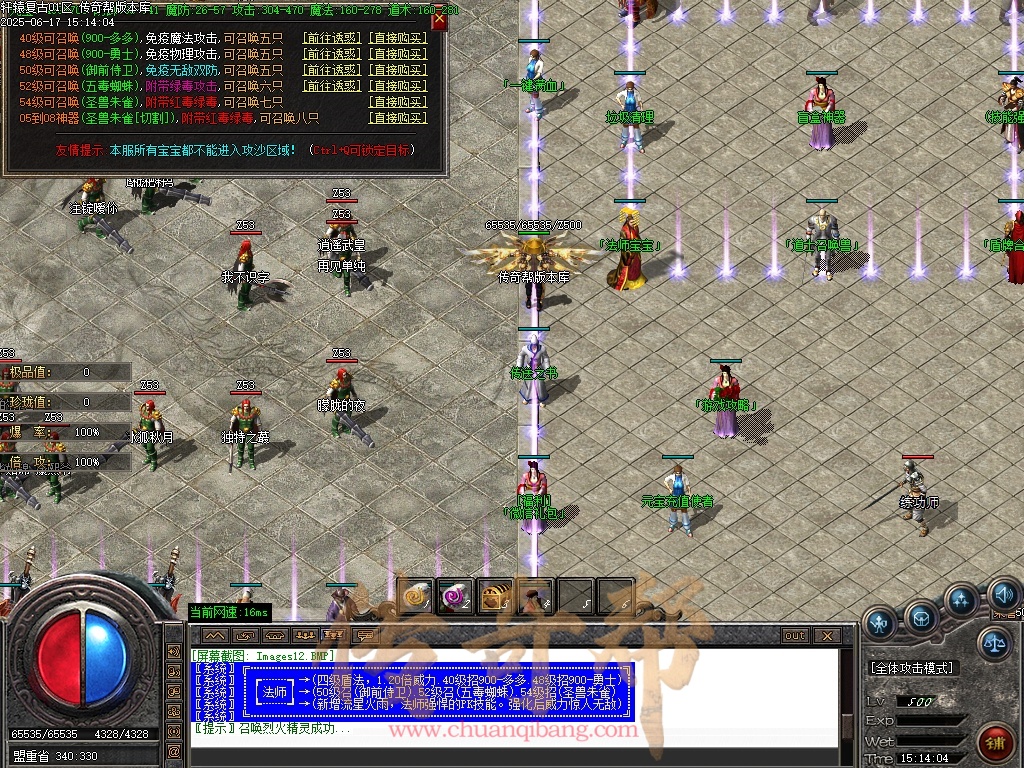The image size is (1024, 768).
Task: Open the treasure chest in hotbar slot 3
Action: [x=495, y=597]
